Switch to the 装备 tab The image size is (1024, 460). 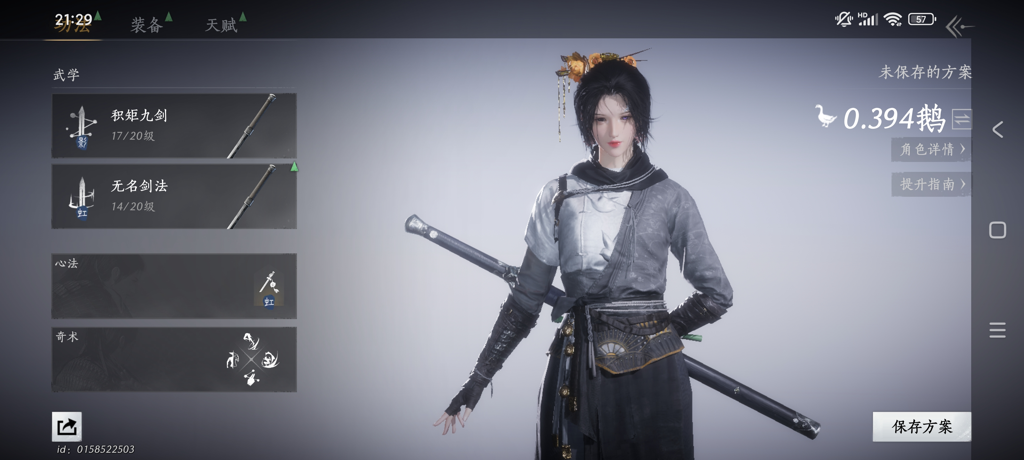point(147,25)
